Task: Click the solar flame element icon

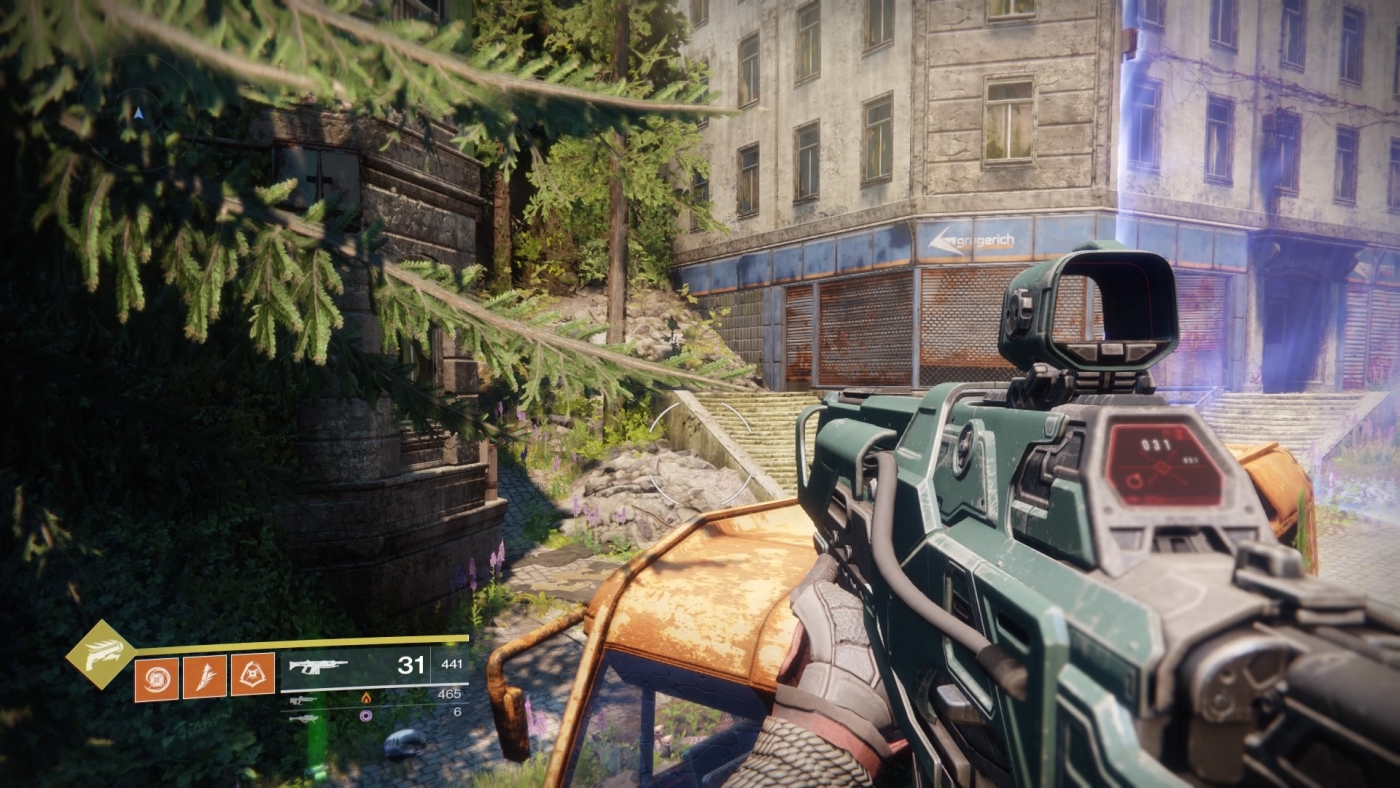Action: [x=366, y=698]
